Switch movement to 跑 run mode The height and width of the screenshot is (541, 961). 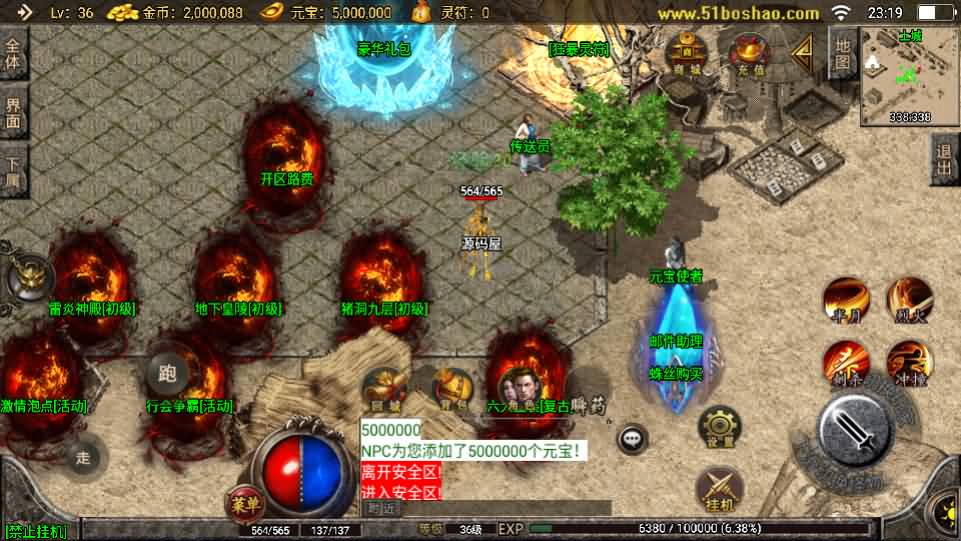coord(167,375)
